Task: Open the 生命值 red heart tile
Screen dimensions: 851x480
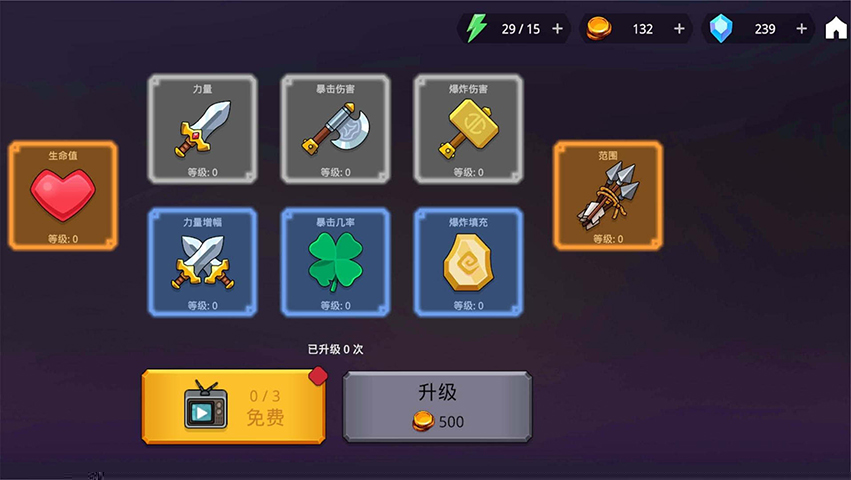Action: coord(63,195)
